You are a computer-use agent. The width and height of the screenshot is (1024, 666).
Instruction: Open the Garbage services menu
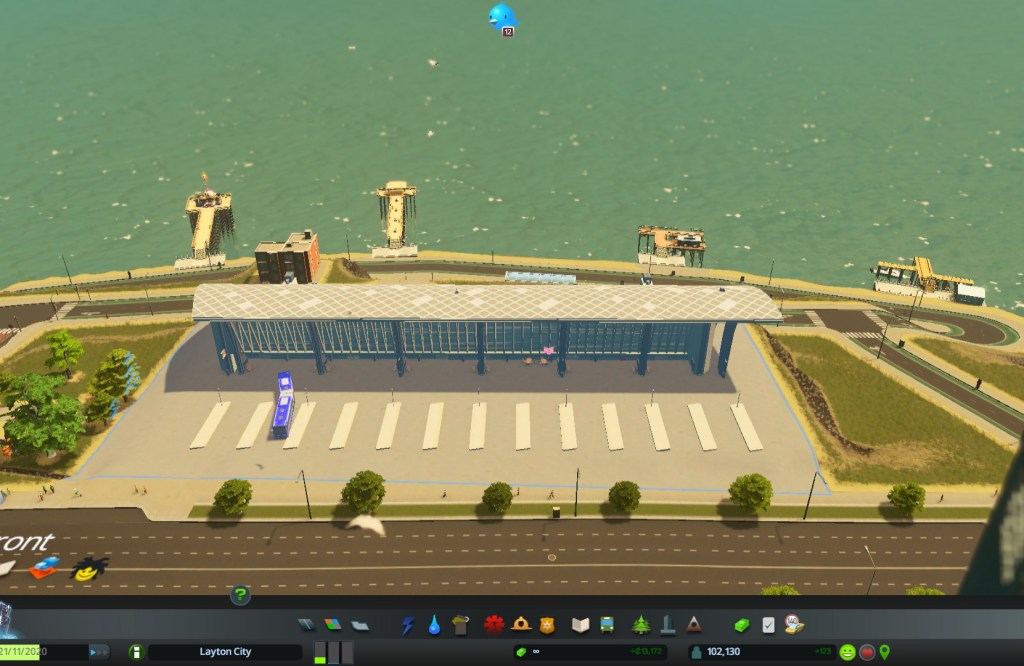coord(460,625)
